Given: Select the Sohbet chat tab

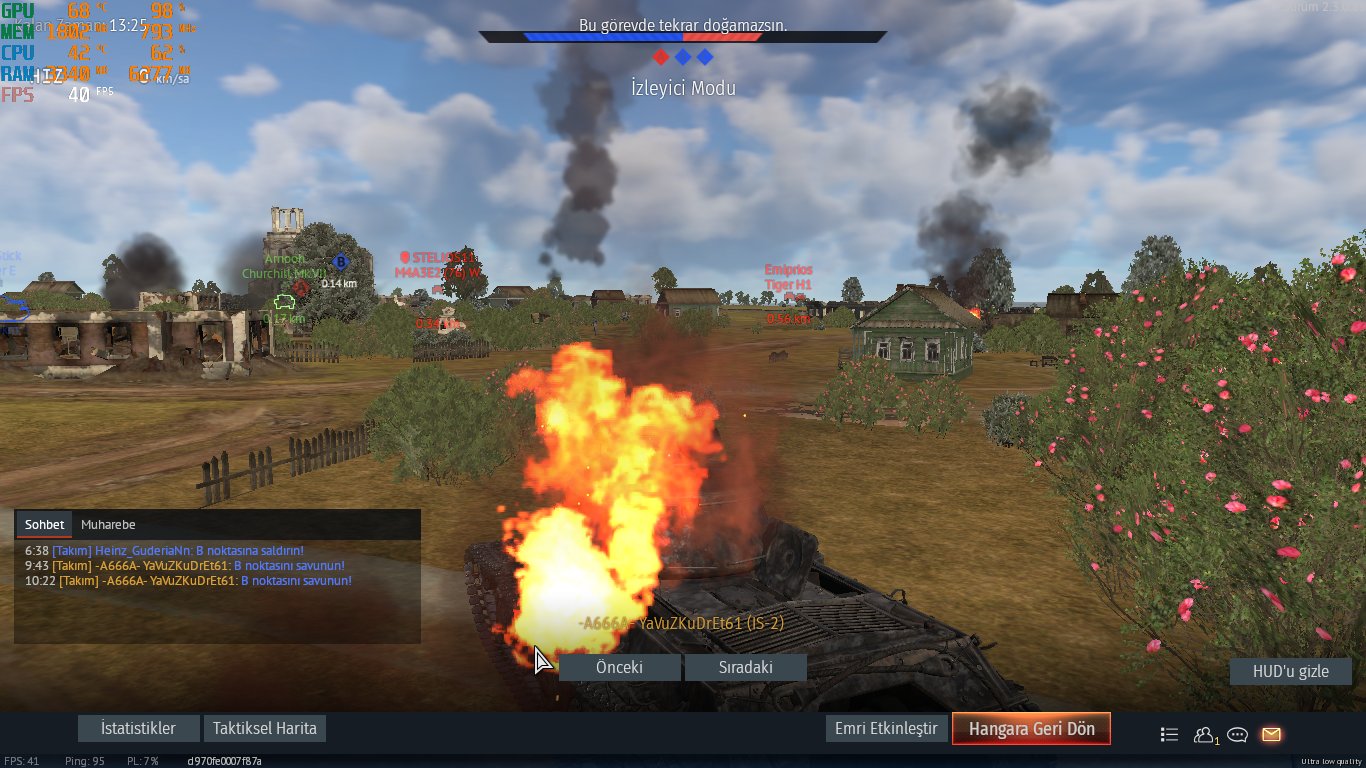Looking at the screenshot, I should pos(45,524).
